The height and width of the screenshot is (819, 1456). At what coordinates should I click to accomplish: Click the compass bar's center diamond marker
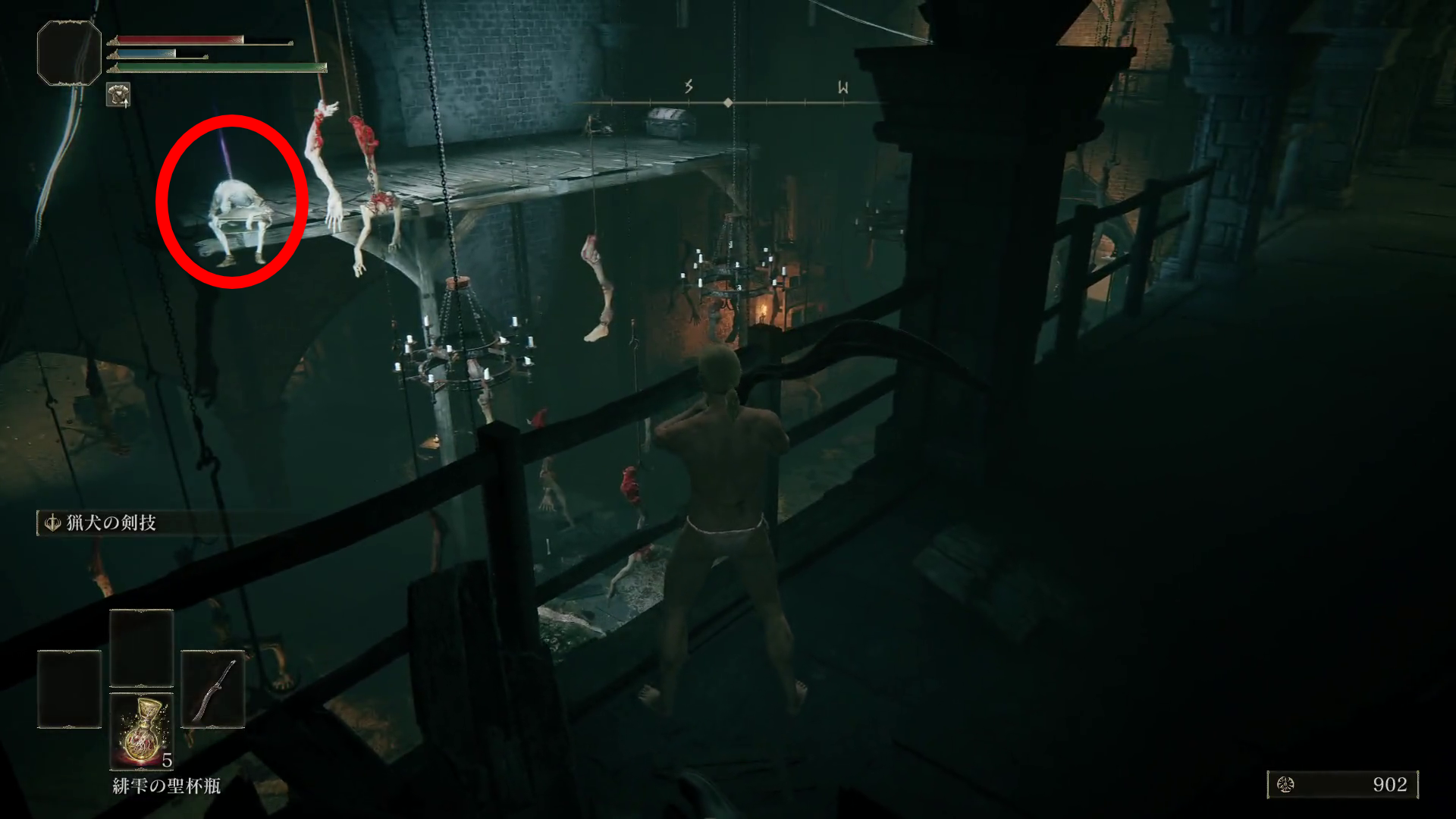click(728, 102)
